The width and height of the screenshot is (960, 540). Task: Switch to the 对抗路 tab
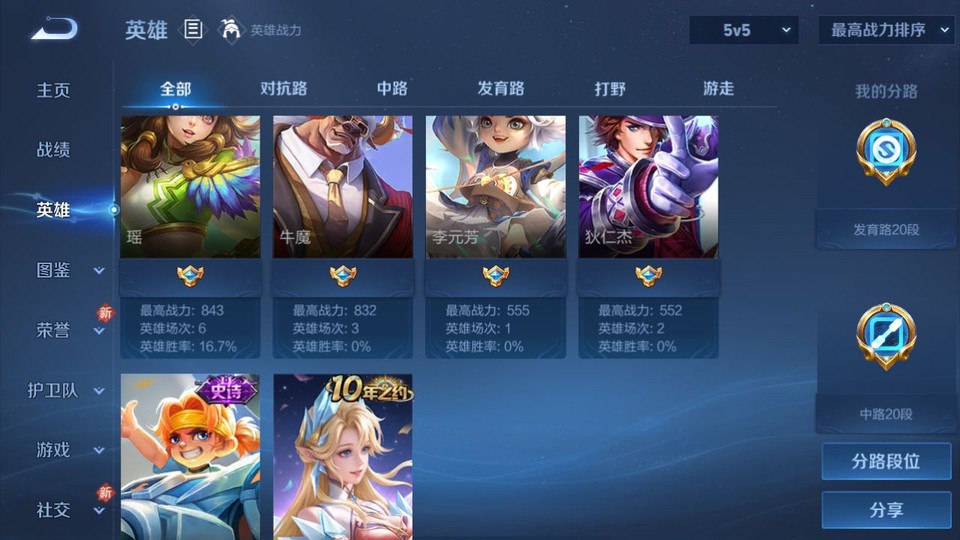pyautogui.click(x=283, y=89)
